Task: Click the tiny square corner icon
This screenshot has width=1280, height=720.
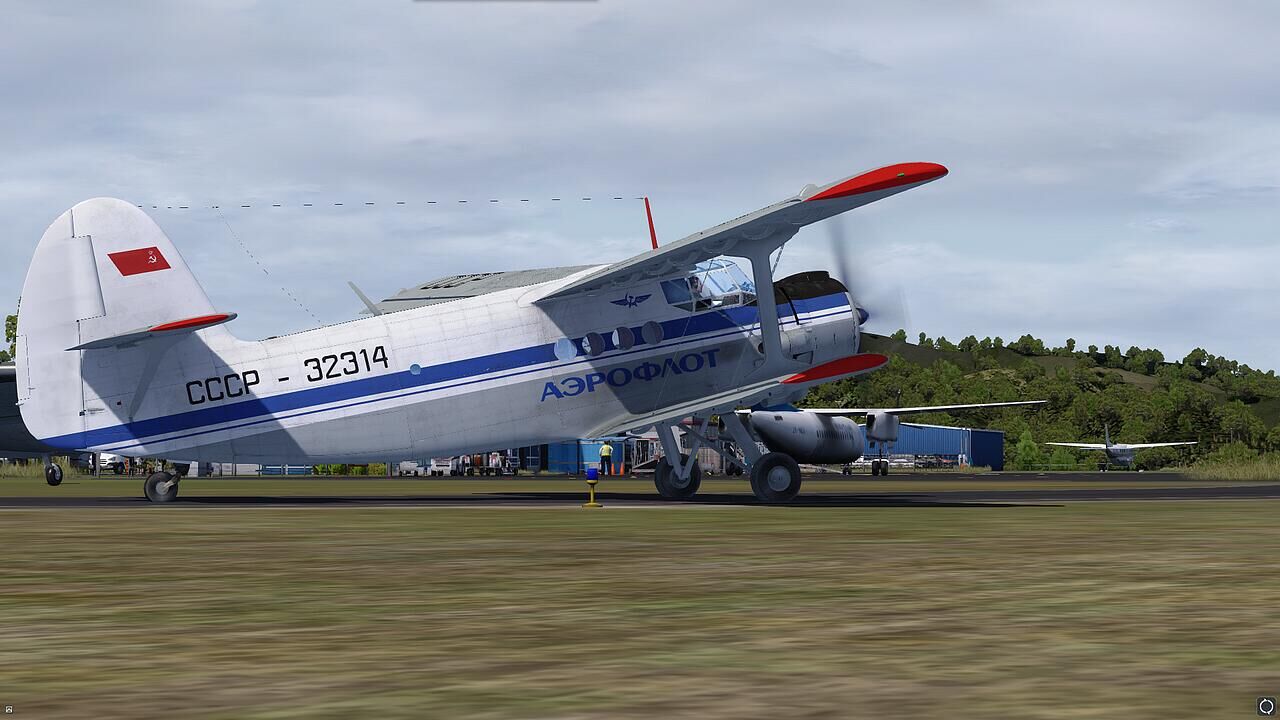Action: click(x=8, y=711)
